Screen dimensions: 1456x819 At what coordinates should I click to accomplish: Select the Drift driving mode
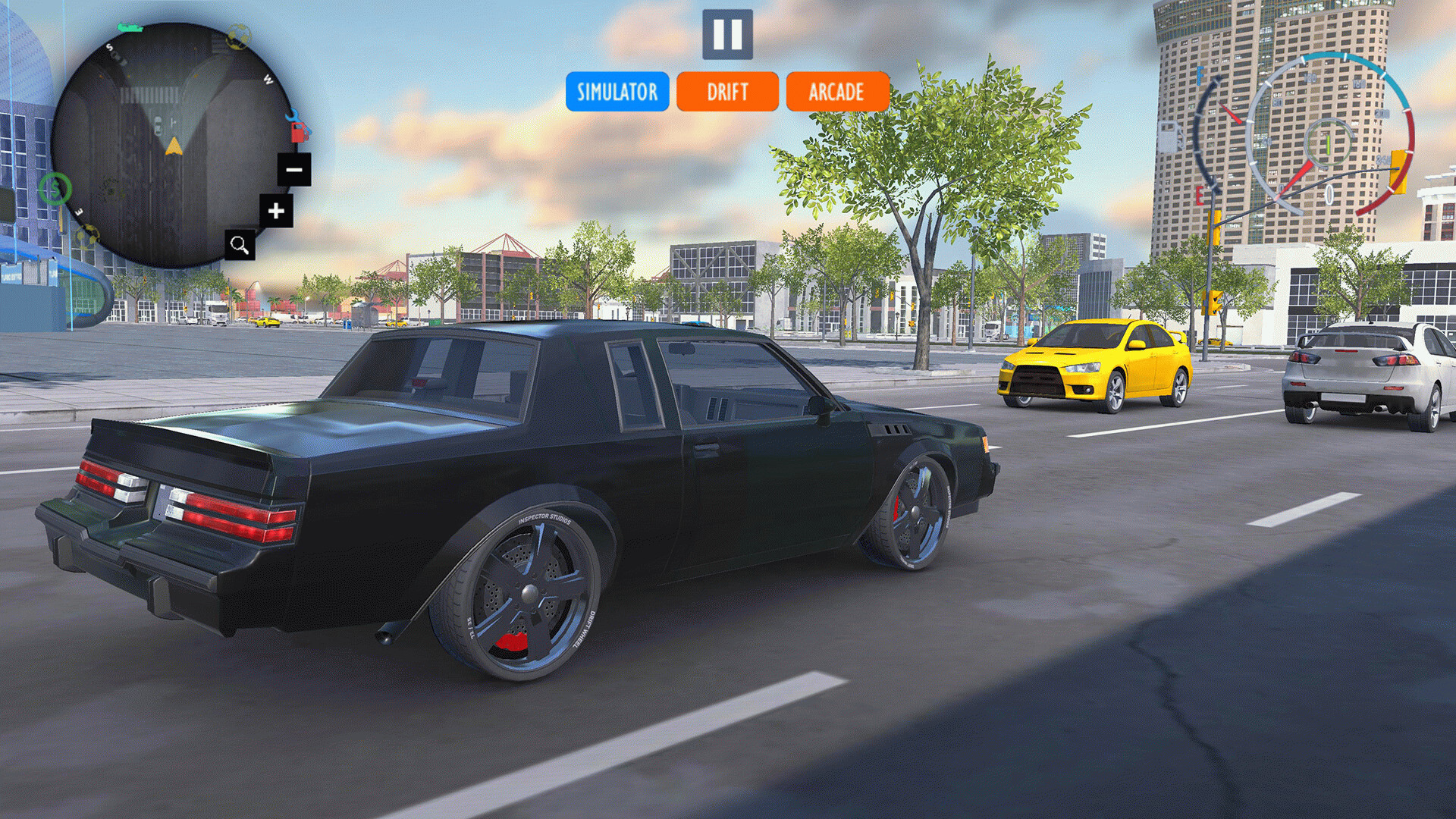click(x=727, y=92)
